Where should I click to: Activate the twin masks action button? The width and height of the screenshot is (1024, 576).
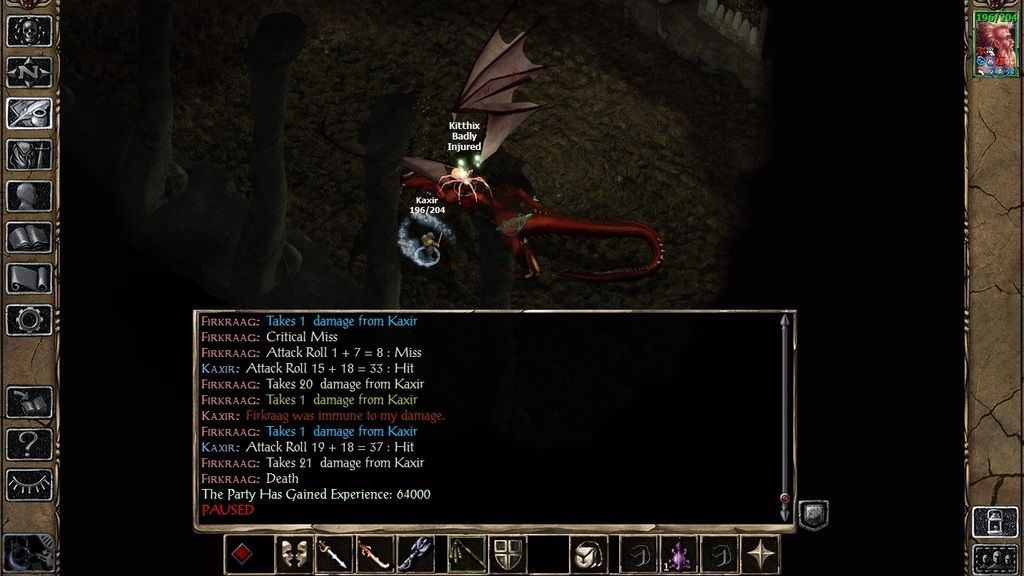[x=292, y=554]
